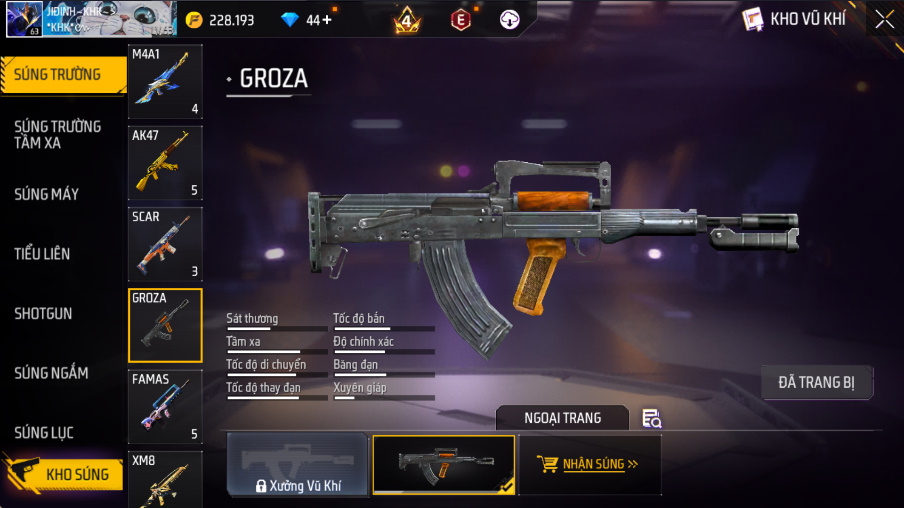The width and height of the screenshot is (904, 508).
Task: Open the Kho Súng armory button
Action: coord(64,474)
